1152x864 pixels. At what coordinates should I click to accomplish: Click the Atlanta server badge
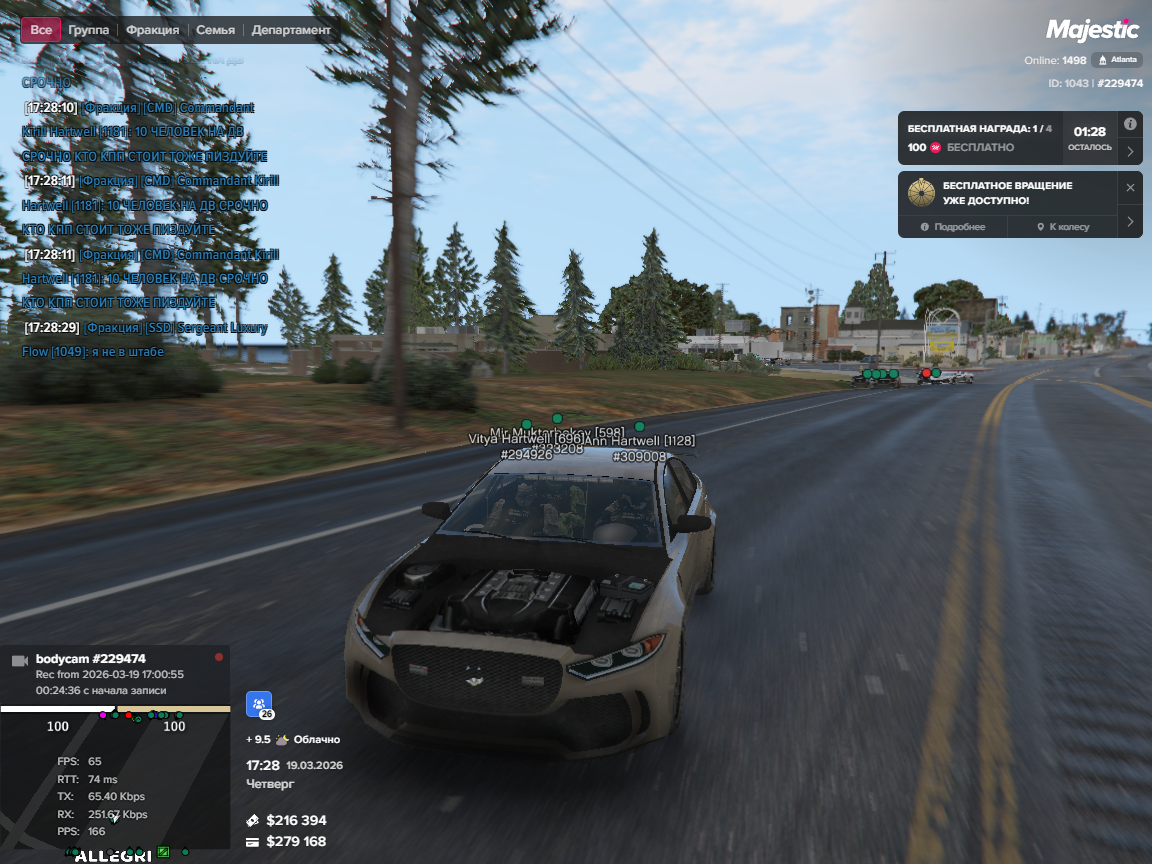[x=1117, y=60]
